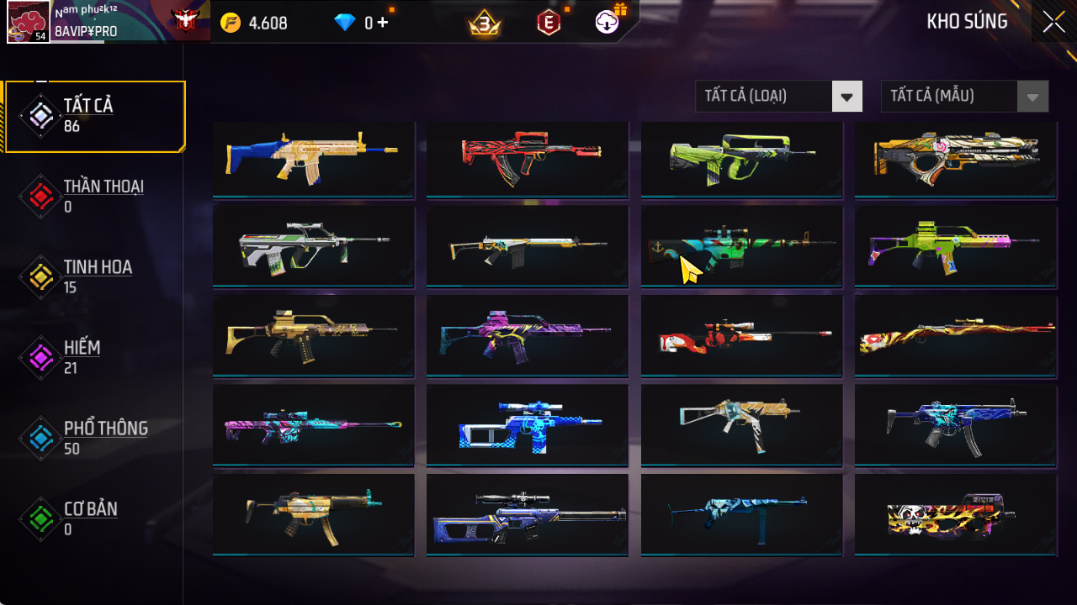Open the player profile avatar
Screen dimensions: 1077x605
click(x=28, y=22)
